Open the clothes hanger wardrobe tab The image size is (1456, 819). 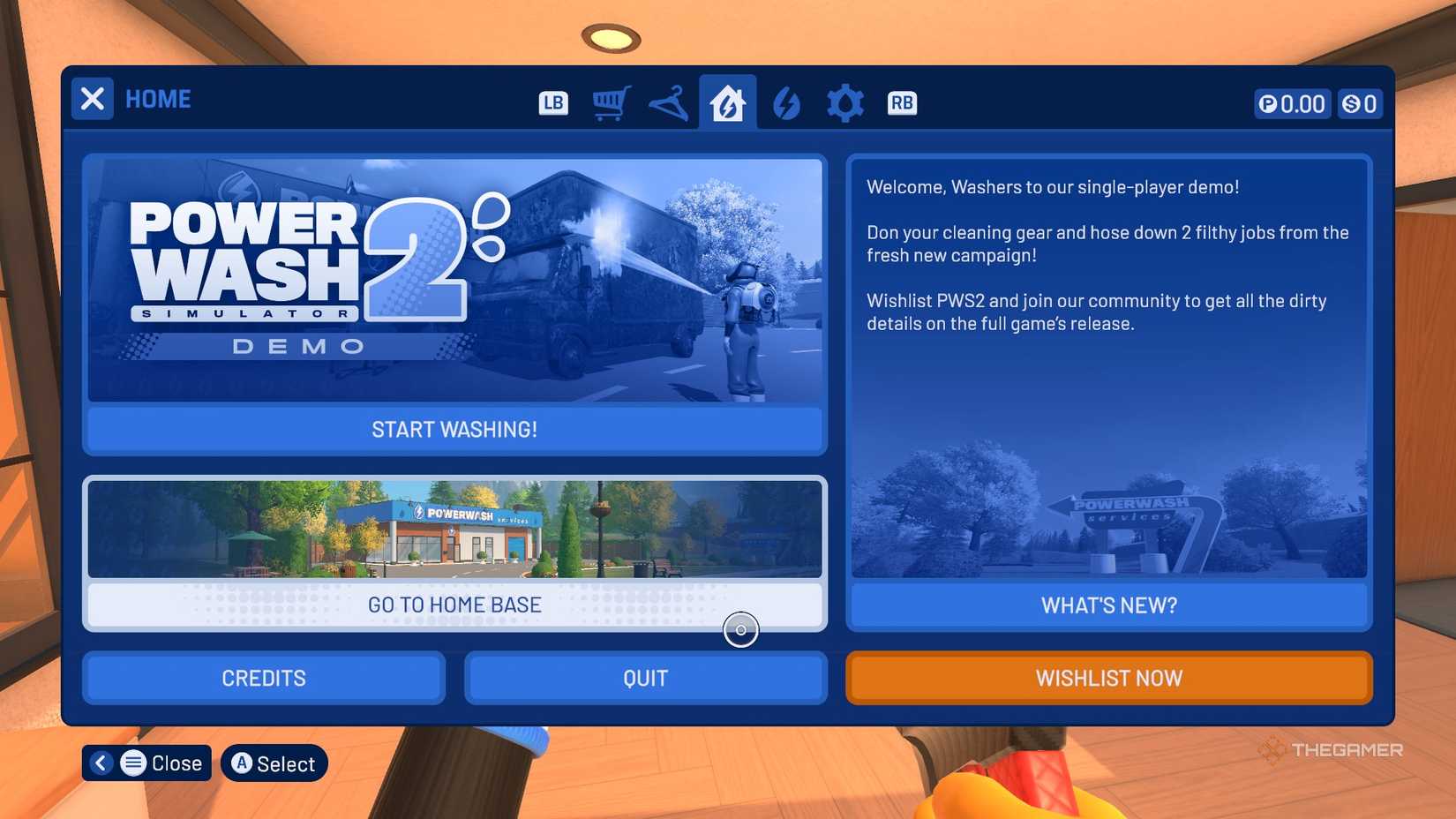(x=669, y=102)
